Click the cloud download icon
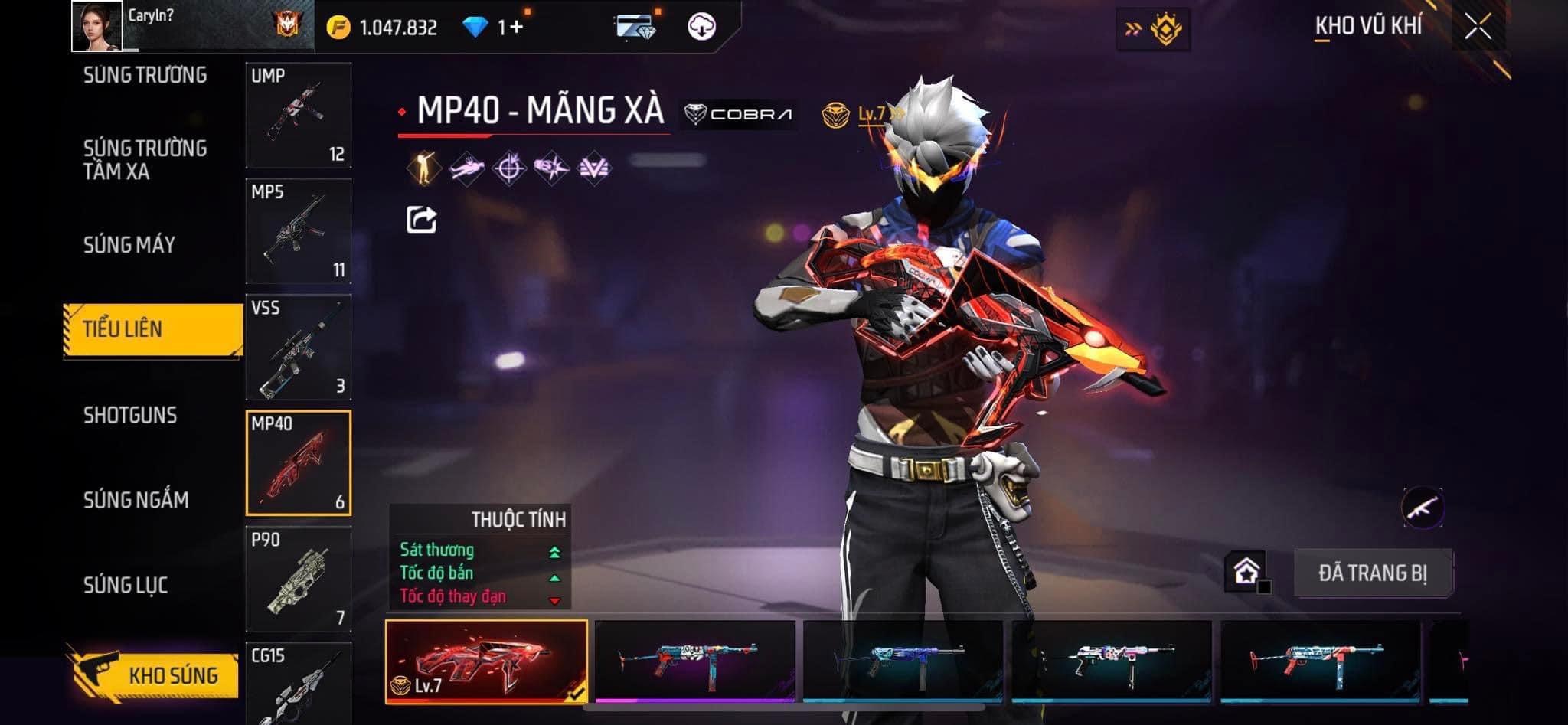 tap(701, 27)
